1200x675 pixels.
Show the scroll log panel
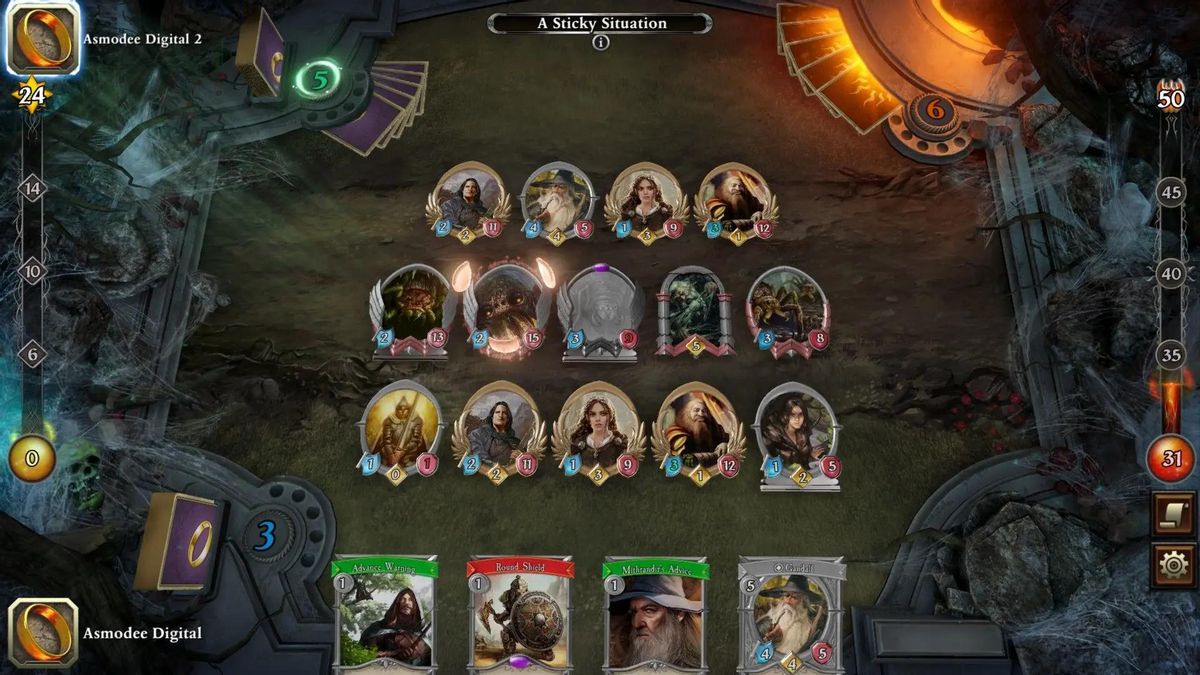1173,513
